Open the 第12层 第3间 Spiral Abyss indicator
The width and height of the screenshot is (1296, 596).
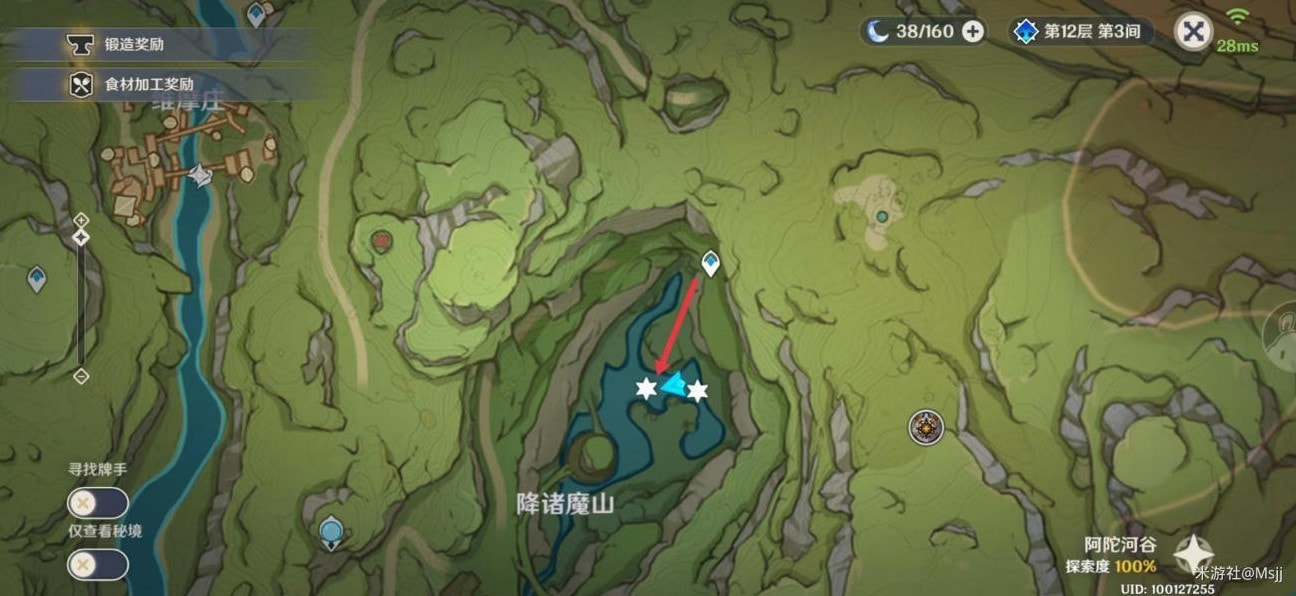tap(1080, 31)
